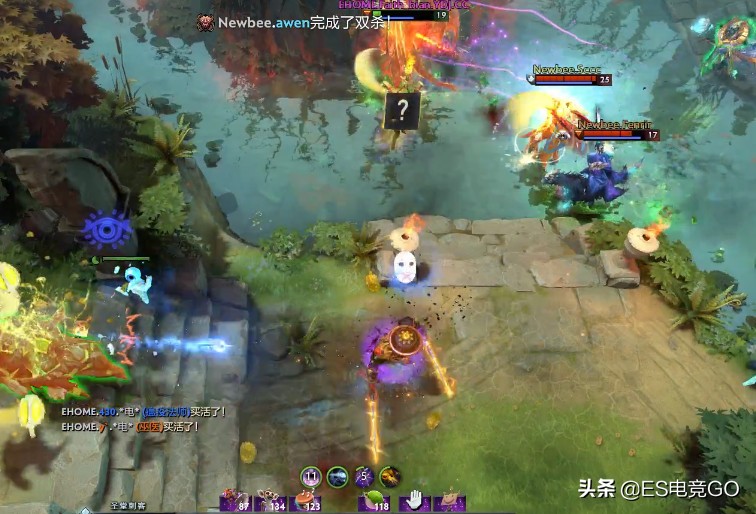Click the purple status icon showing 5
This screenshot has height=514, width=756.
(x=365, y=476)
